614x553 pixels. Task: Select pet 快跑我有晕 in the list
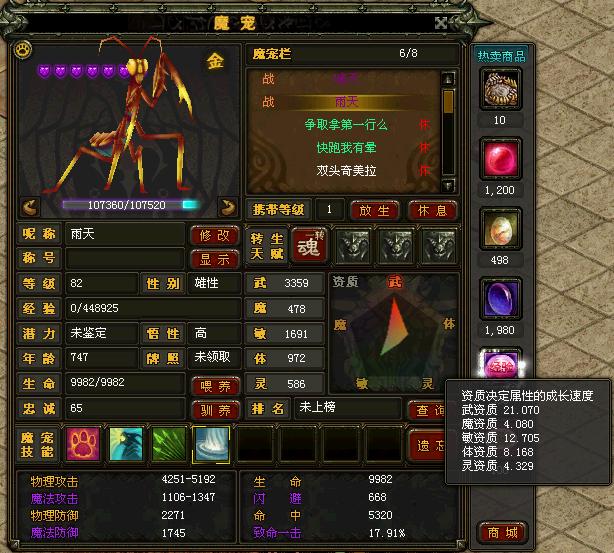coord(345,148)
